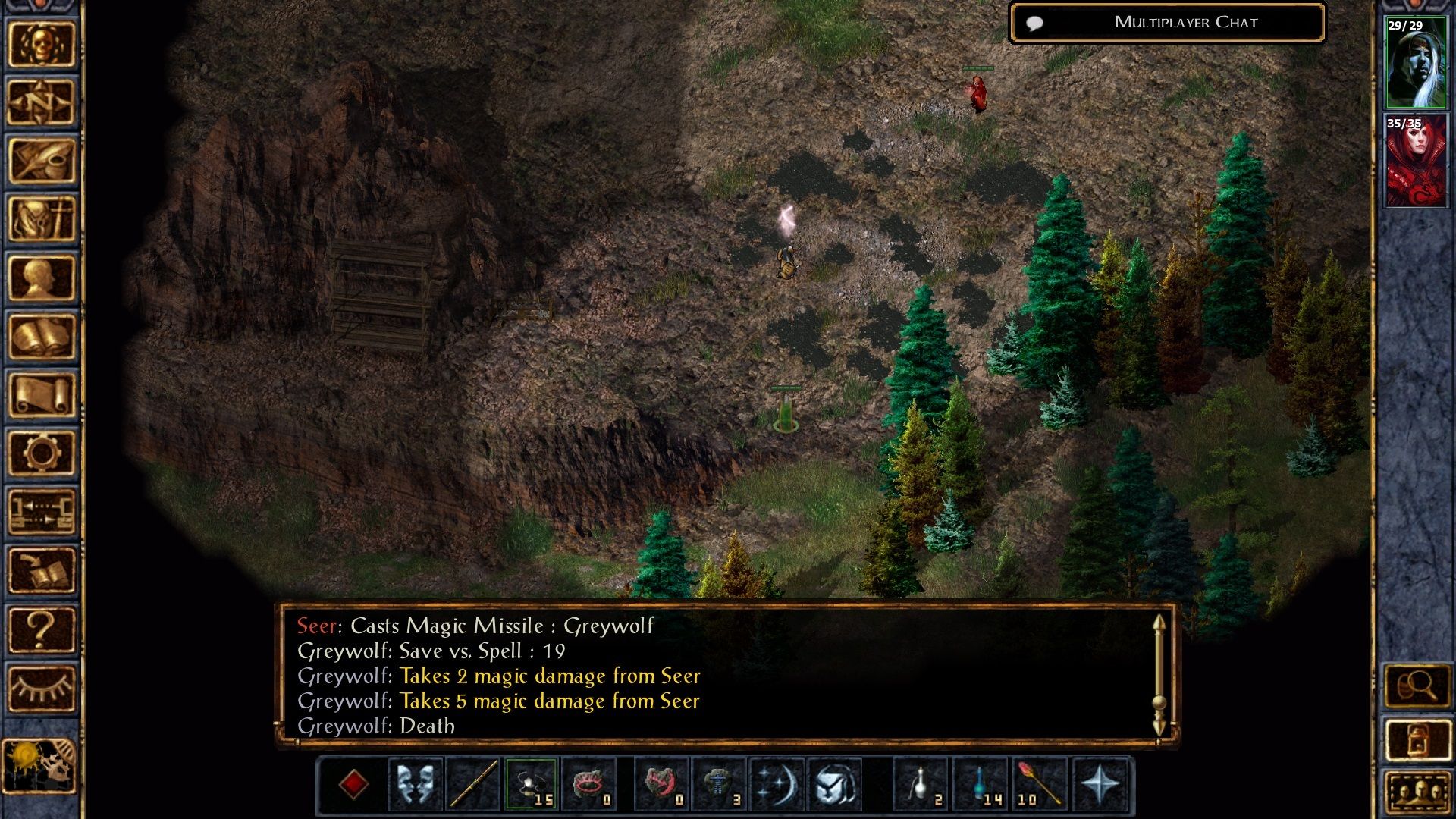Screen dimensions: 1456x819
Task: Select the hooded character portrait with 29/29
Action: 1415,63
